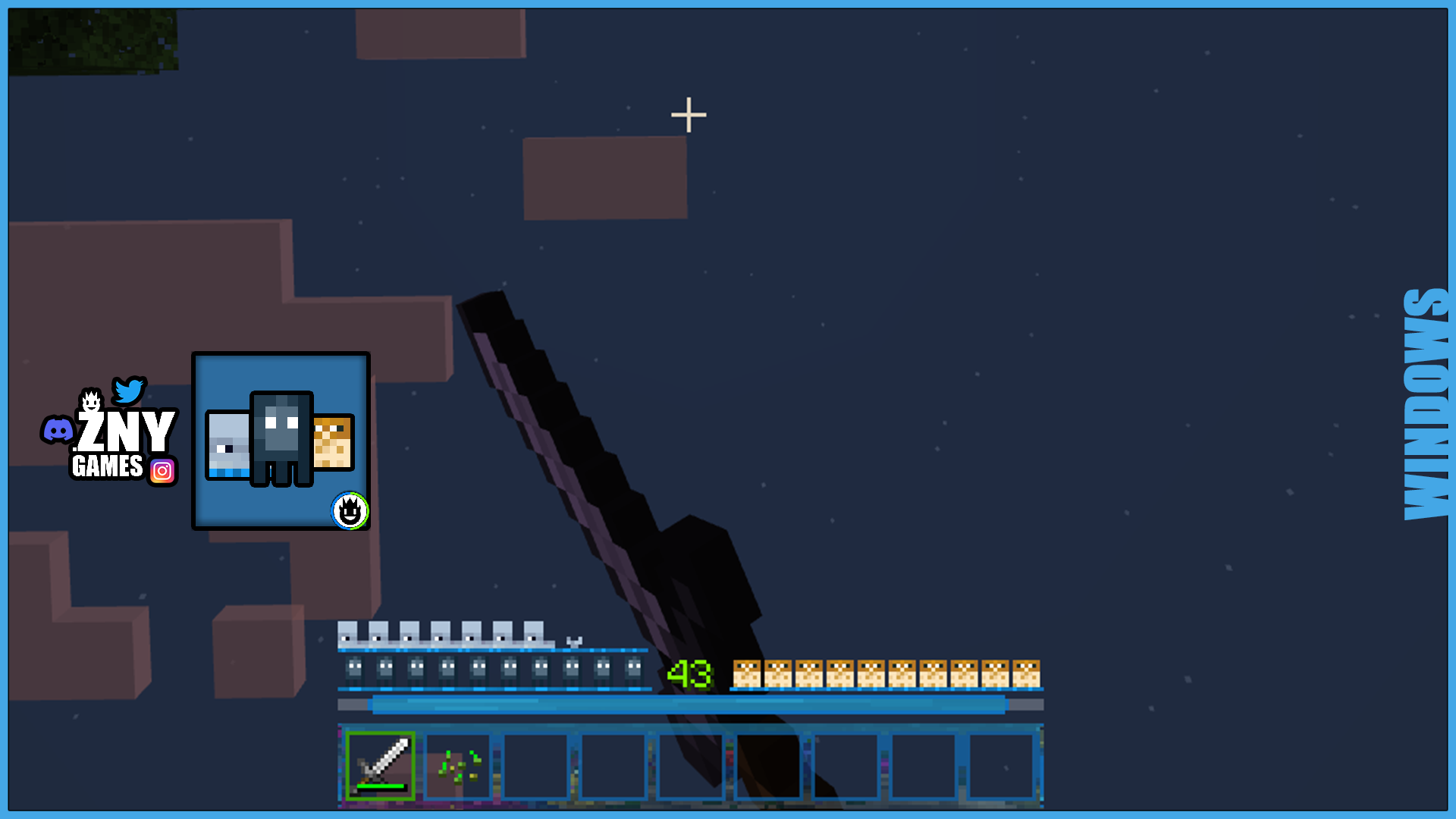
Task: Select the iron sword in hotbar slot one
Action: 379,766
